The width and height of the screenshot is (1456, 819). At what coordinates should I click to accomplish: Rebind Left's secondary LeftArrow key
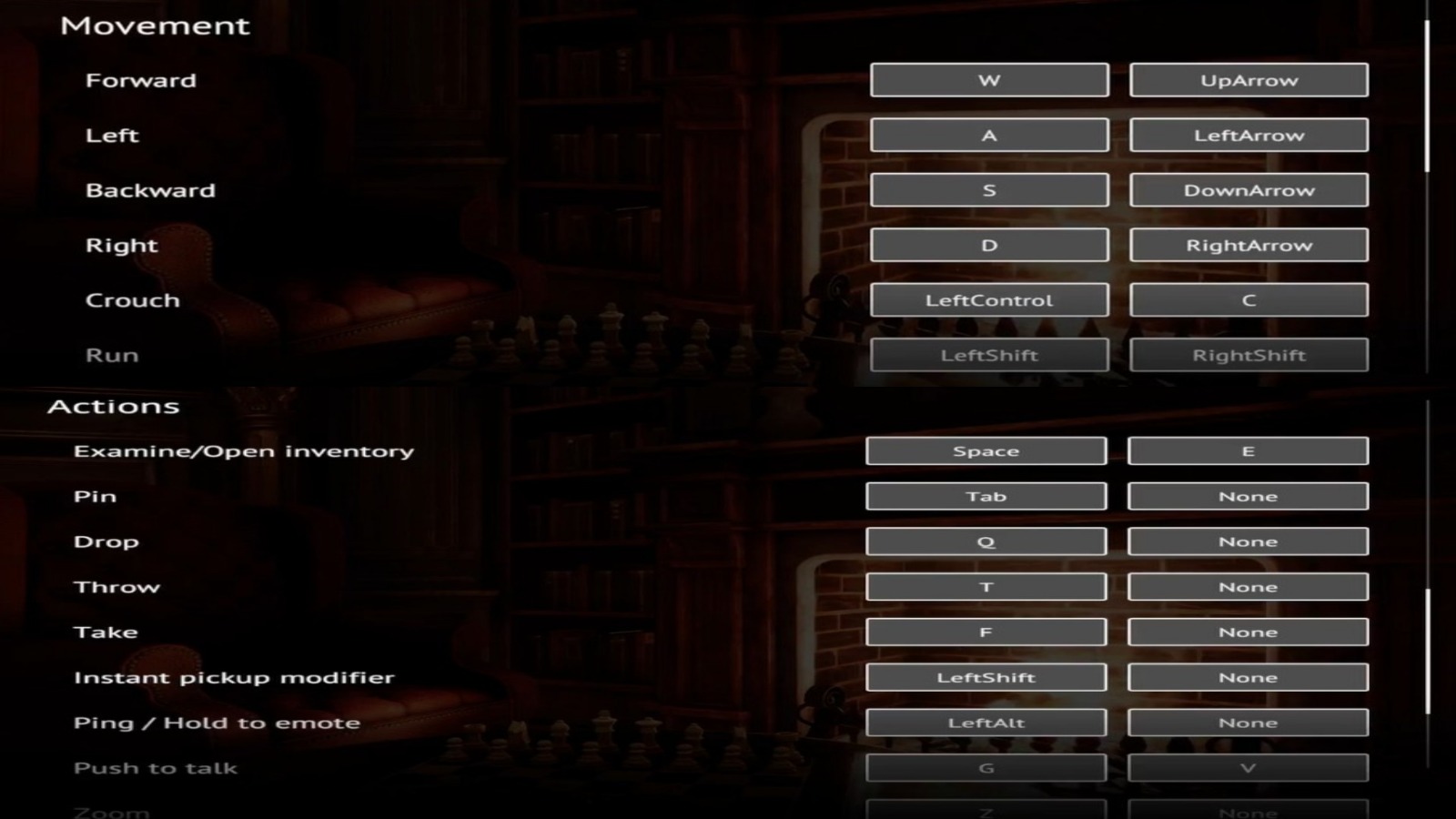click(x=1249, y=135)
